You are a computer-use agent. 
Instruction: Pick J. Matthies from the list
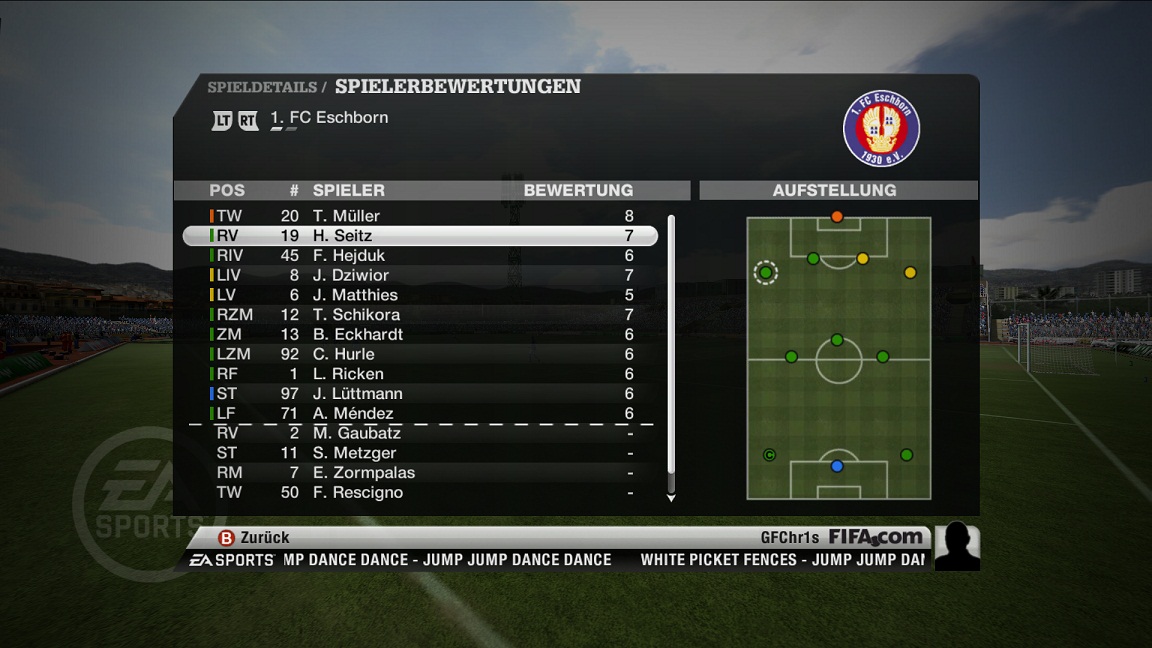point(420,295)
